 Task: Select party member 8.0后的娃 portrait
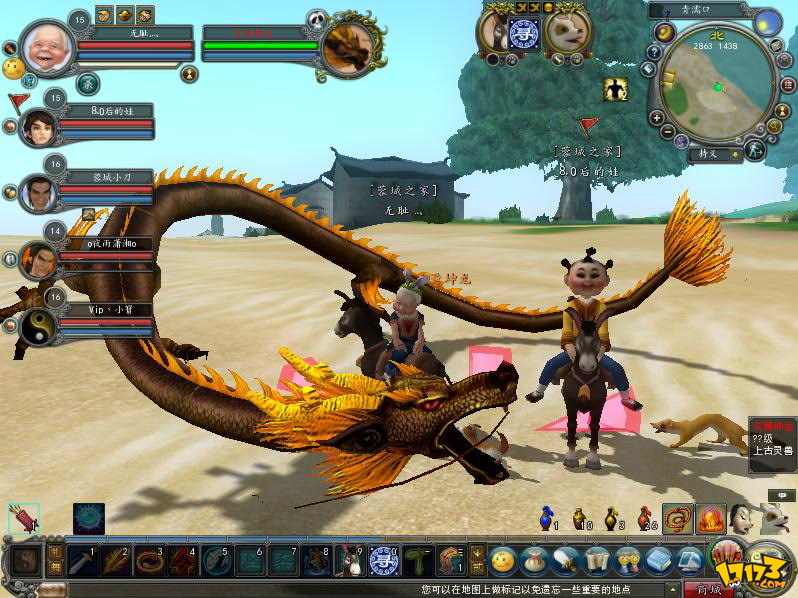pos(39,127)
